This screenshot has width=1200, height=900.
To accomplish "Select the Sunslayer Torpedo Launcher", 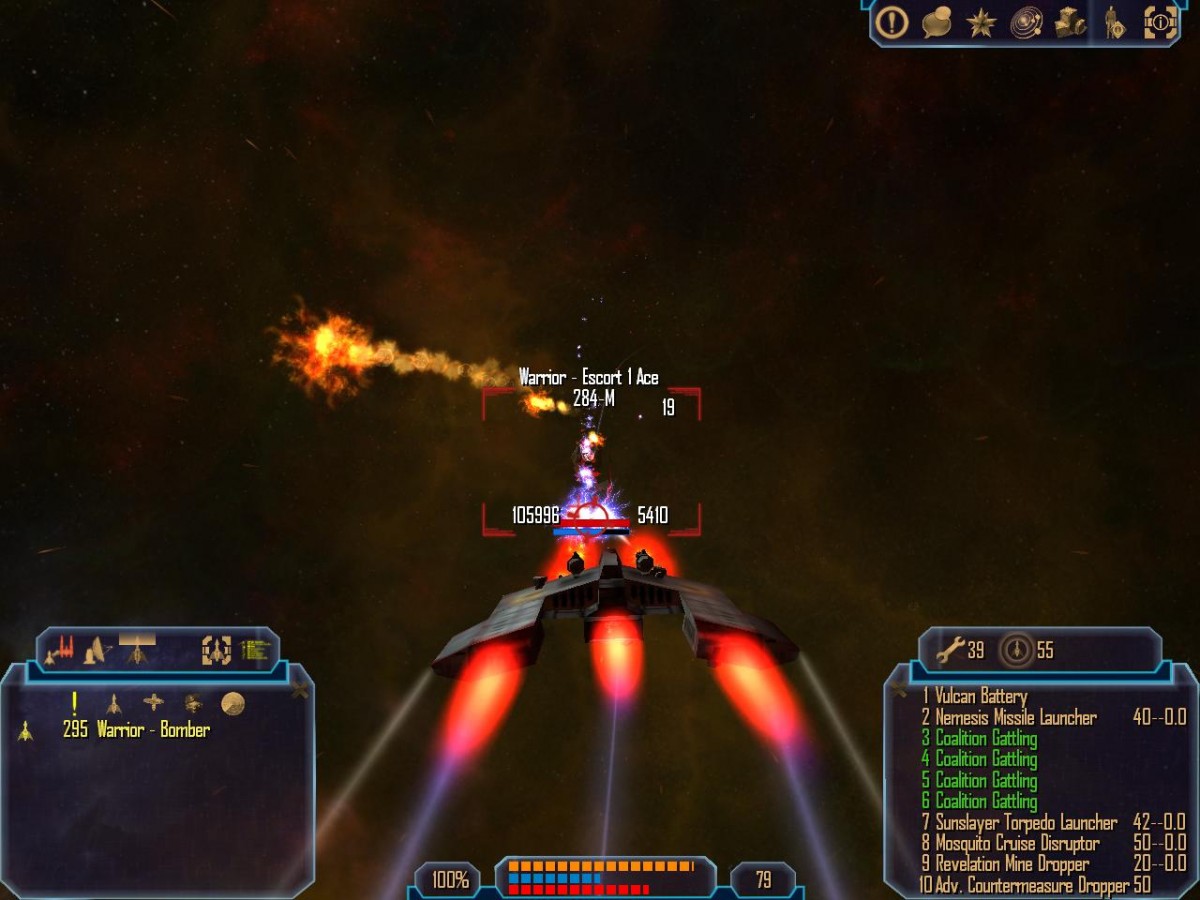I will 1025,822.
